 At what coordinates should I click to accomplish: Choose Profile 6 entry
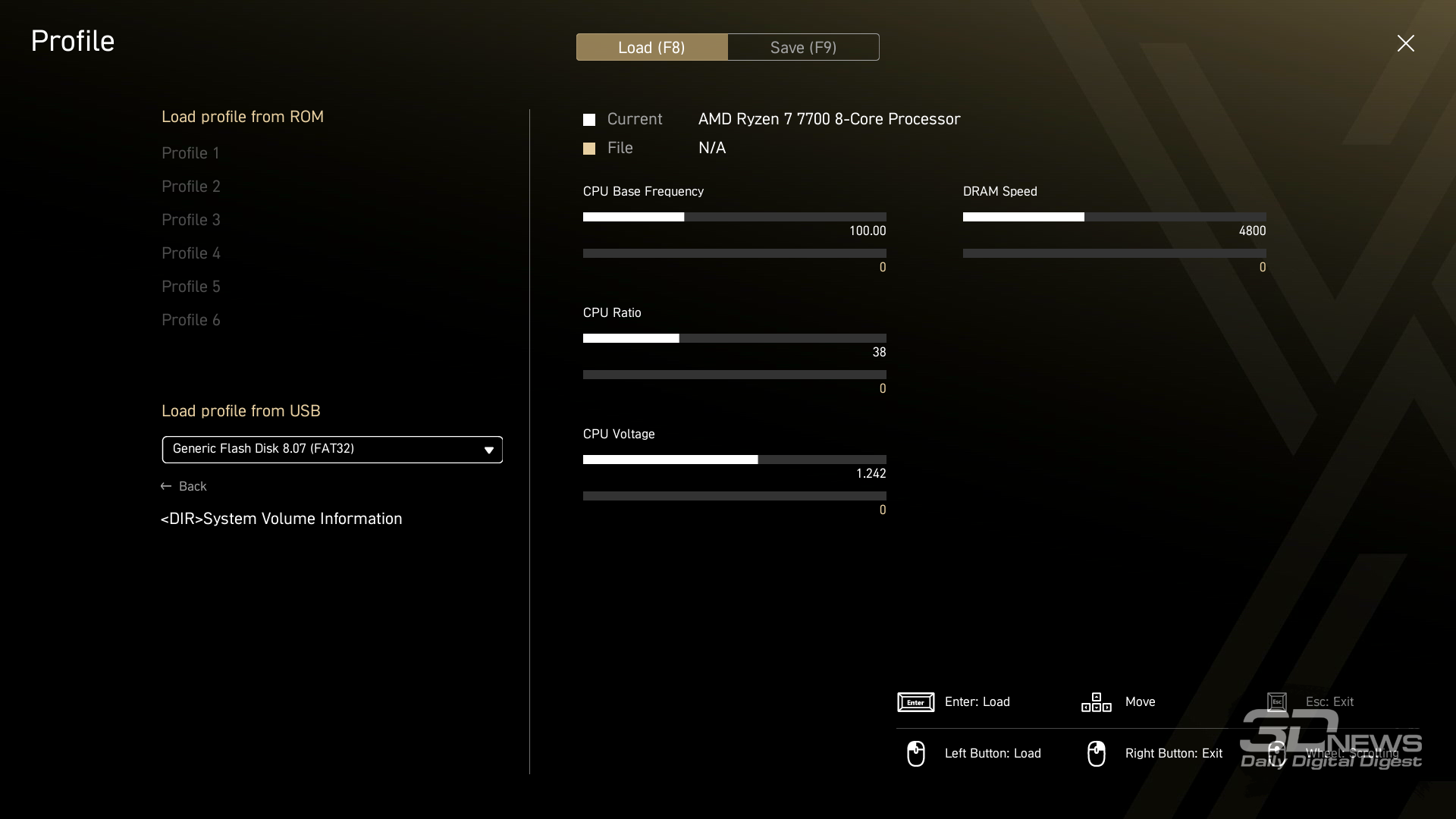point(190,320)
